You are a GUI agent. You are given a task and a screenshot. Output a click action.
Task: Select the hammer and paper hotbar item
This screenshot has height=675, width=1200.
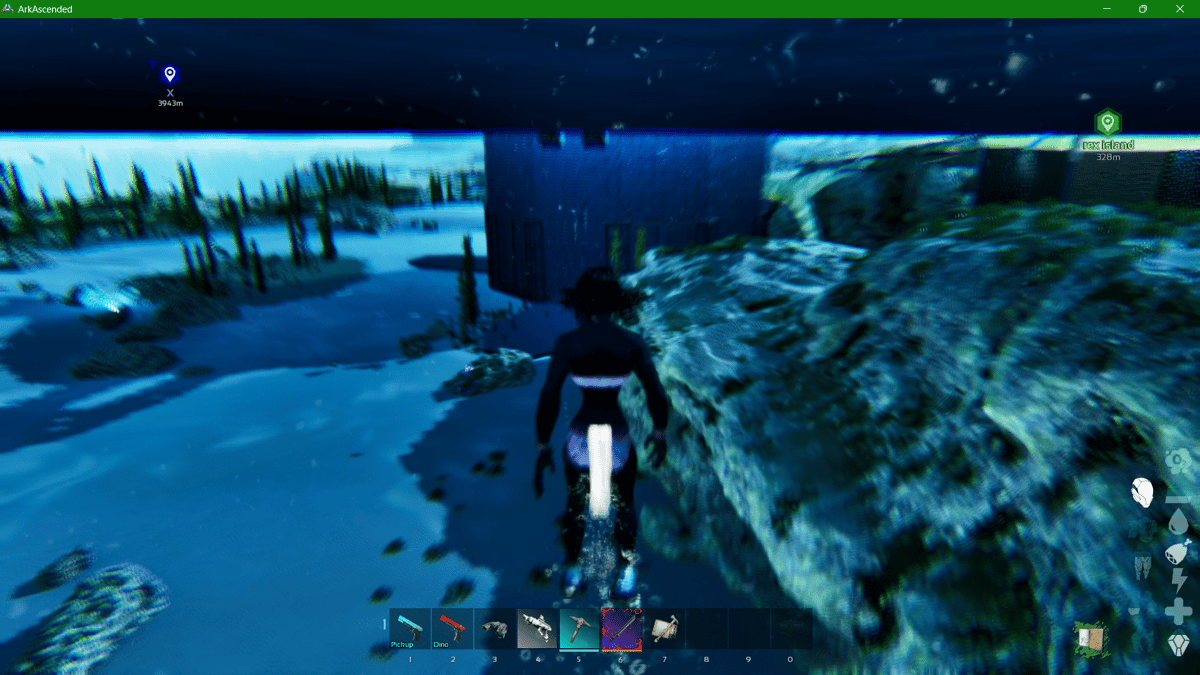663,629
